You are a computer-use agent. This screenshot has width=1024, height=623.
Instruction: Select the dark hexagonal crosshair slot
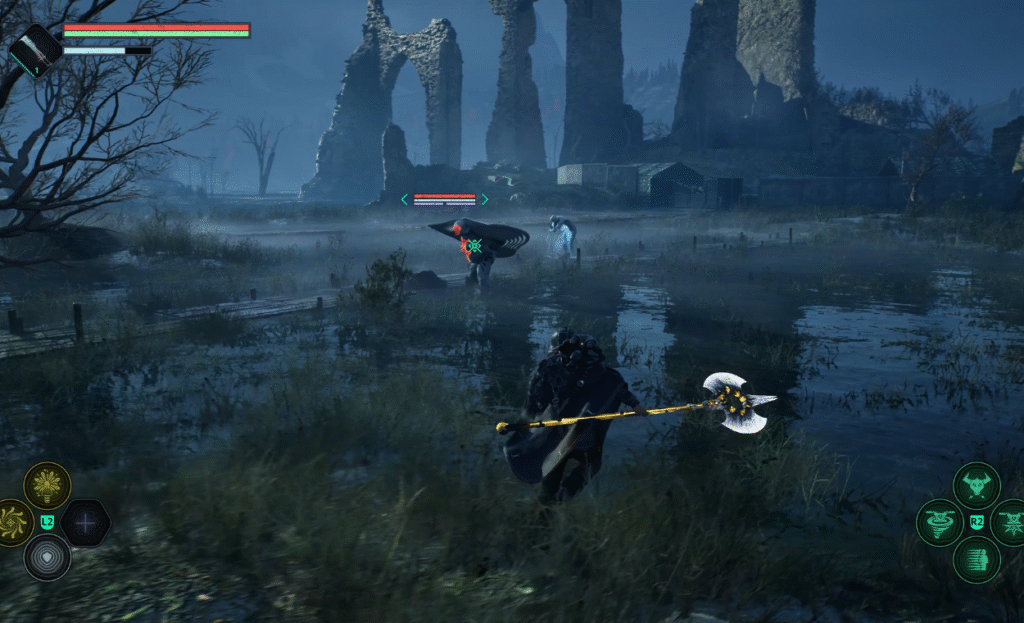pyautogui.click(x=86, y=522)
